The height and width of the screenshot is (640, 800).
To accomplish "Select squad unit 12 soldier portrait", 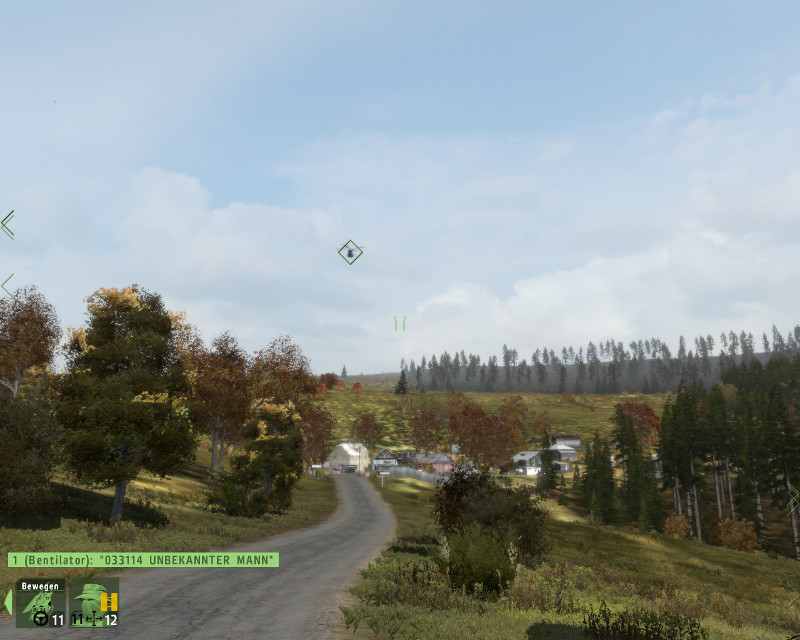I will pyautogui.click(x=94, y=603).
